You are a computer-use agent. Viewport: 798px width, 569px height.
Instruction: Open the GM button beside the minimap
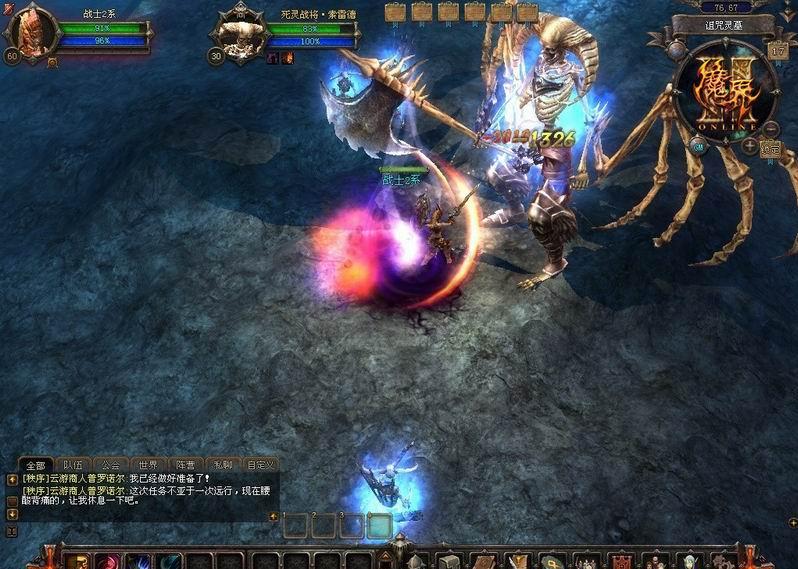point(700,146)
